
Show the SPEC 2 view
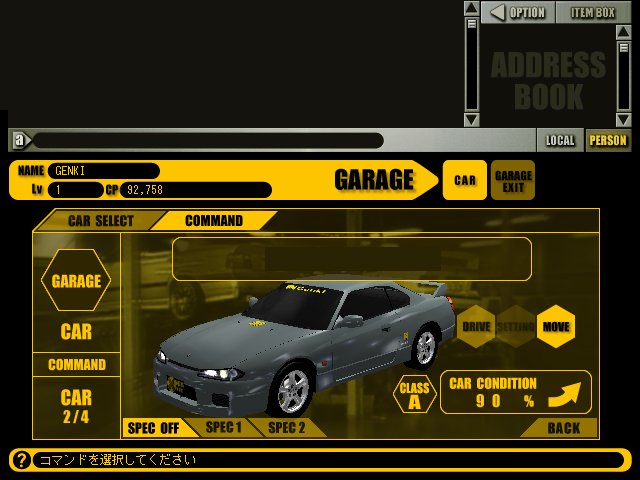click(286, 427)
